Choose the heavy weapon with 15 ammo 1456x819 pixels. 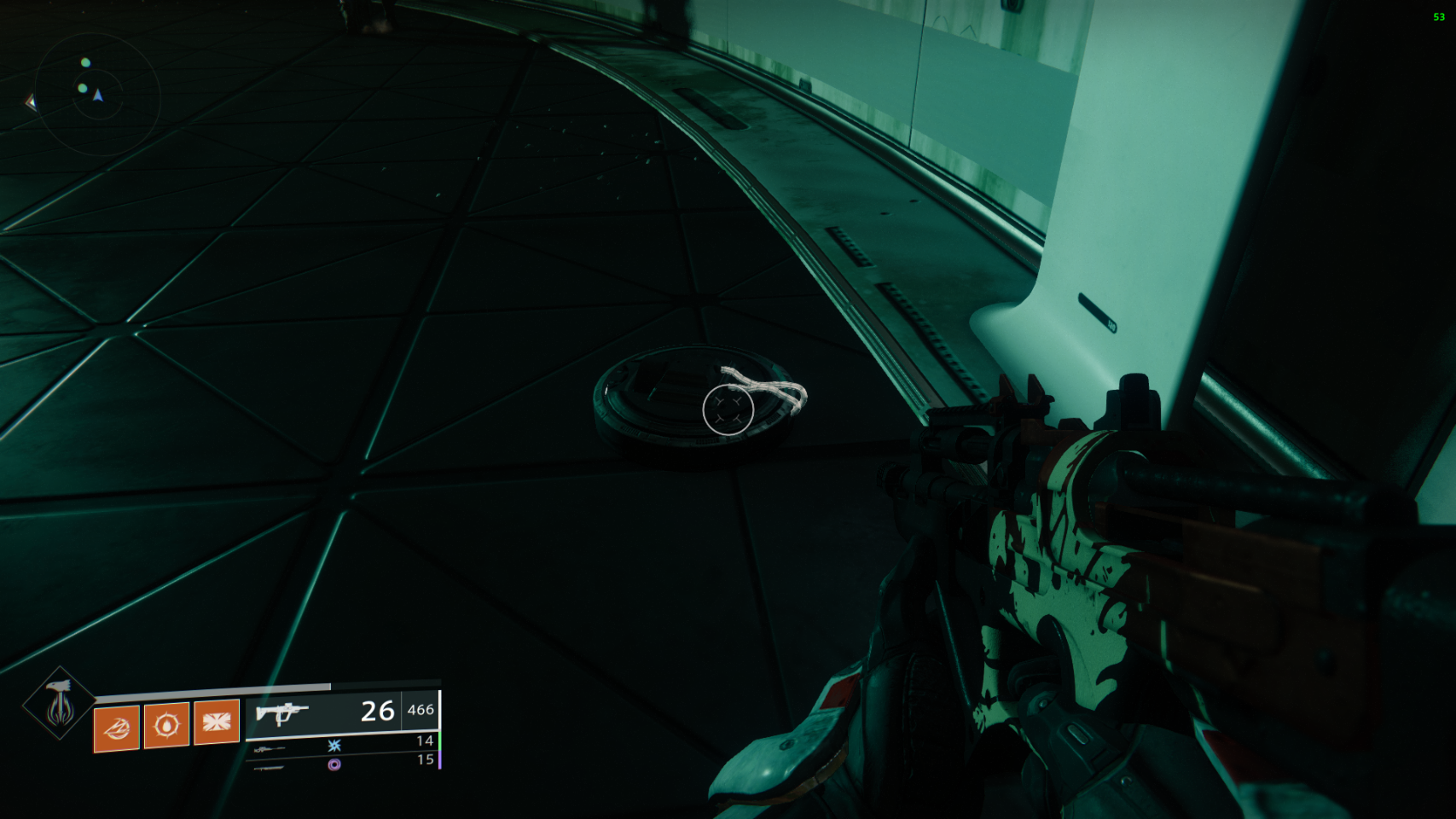point(270,767)
